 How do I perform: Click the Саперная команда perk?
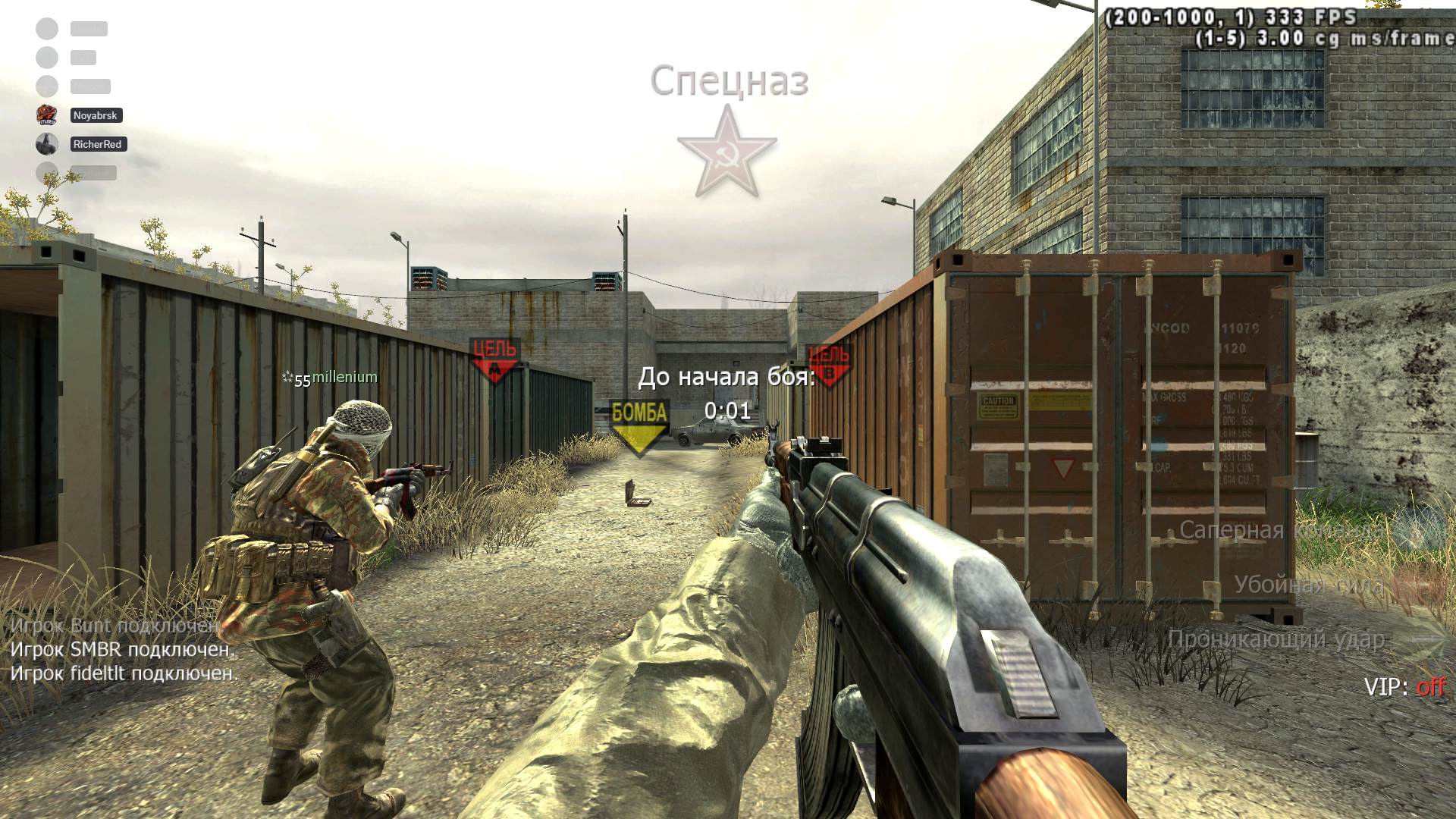pyautogui.click(x=1282, y=530)
